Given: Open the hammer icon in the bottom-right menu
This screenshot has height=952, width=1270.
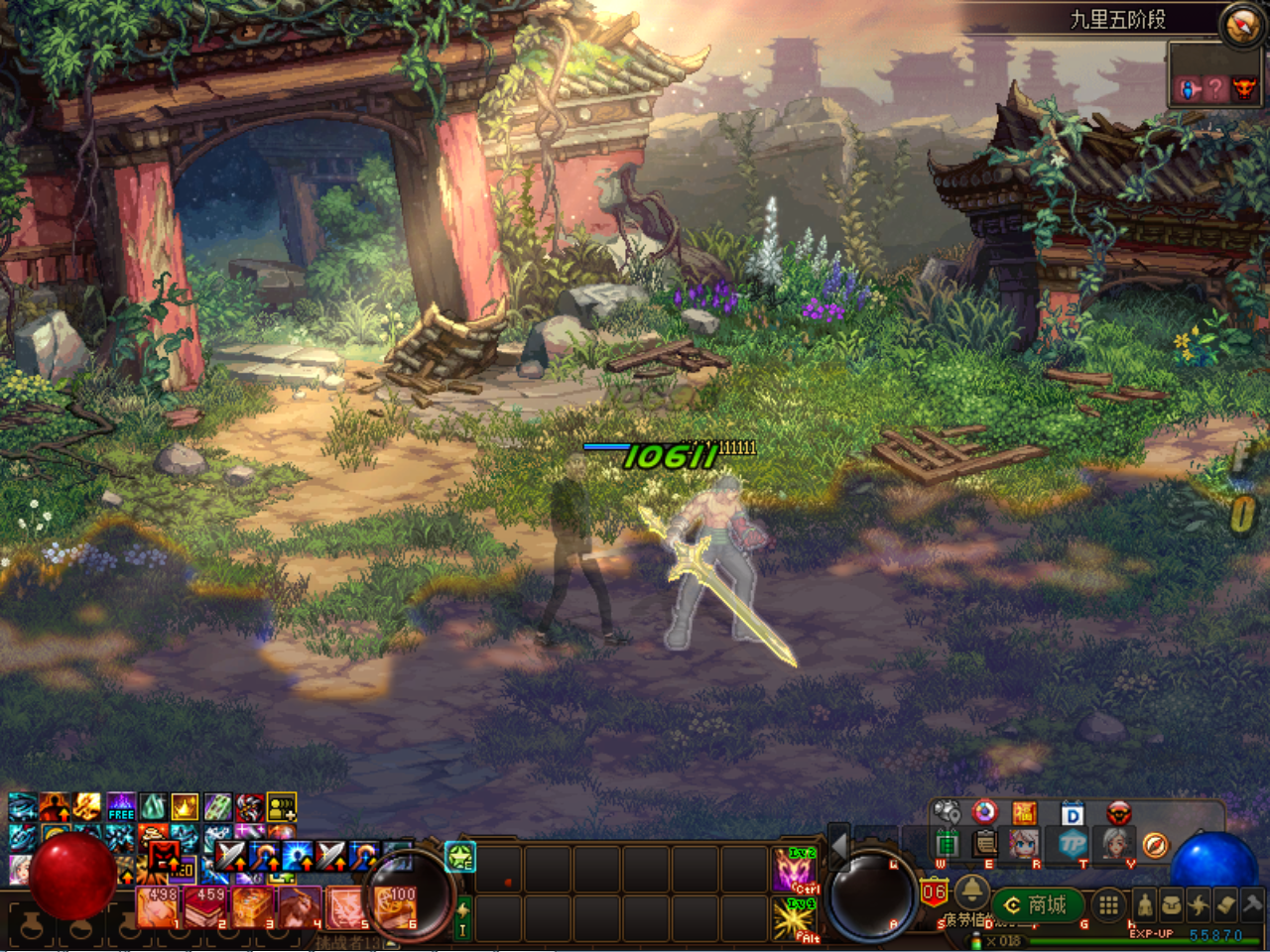Looking at the screenshot, I should (x=1252, y=904).
